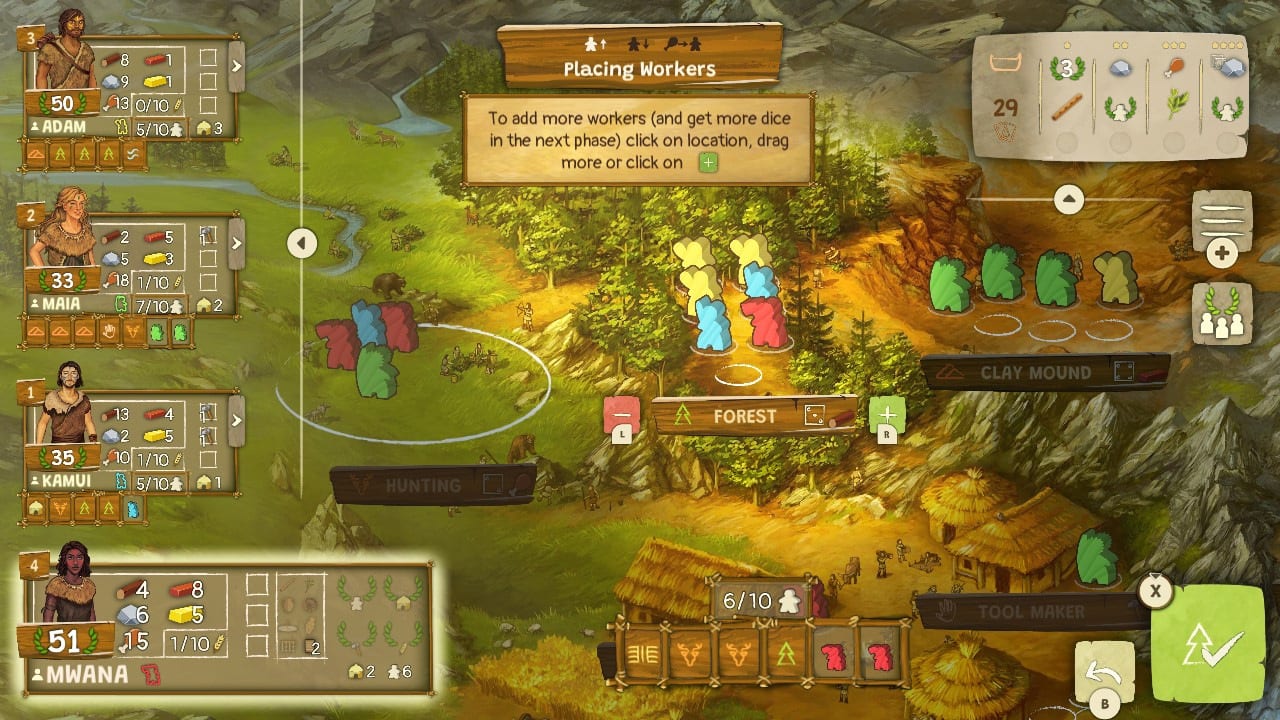The image size is (1280, 720).
Task: Click the basket icon on the supply board
Action: [1006, 62]
